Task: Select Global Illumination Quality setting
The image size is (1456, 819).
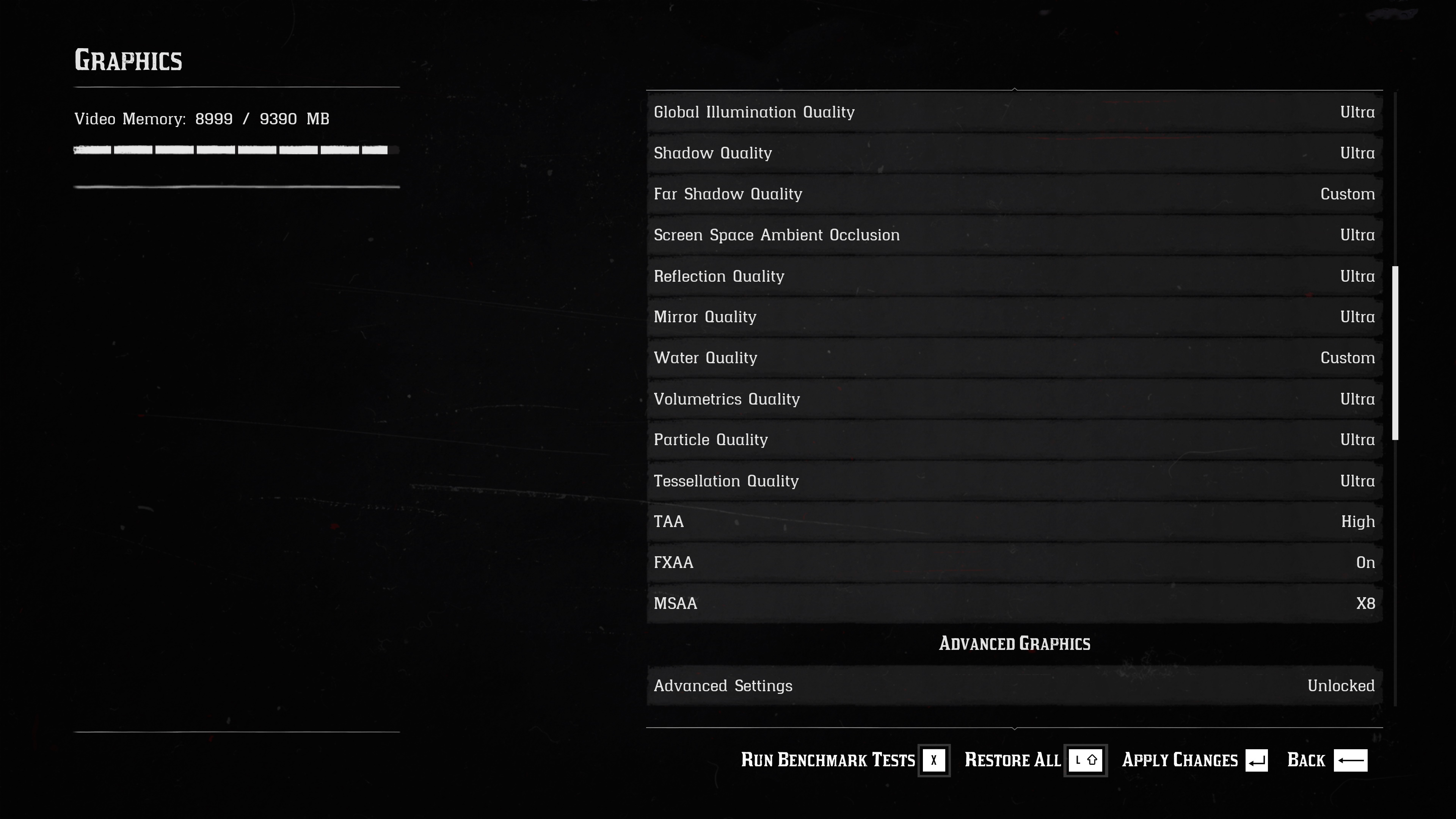Action: coord(1014,112)
